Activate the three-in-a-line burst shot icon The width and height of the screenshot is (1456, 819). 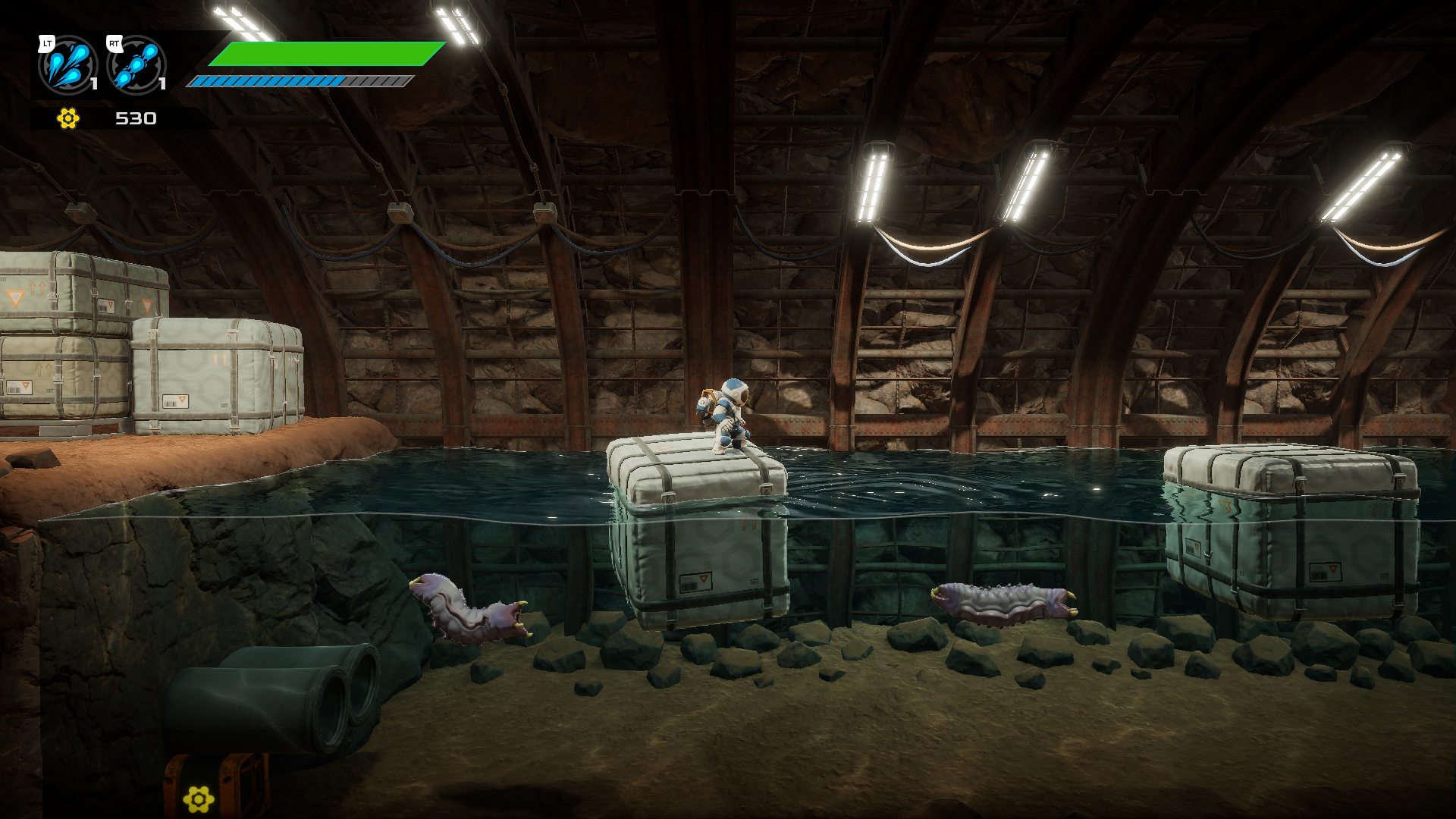[136, 65]
